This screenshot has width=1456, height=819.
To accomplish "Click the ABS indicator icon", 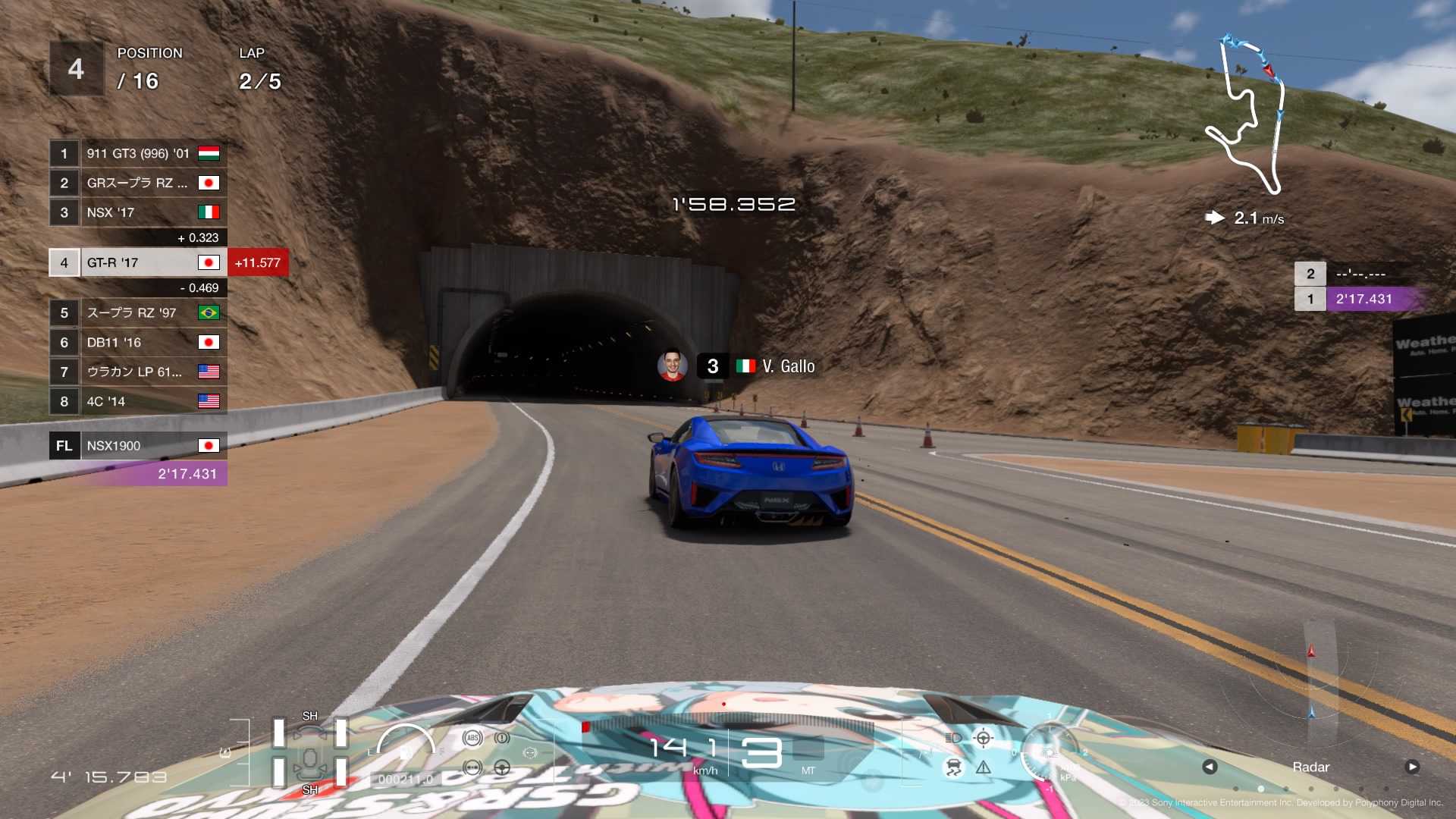I will point(473,737).
